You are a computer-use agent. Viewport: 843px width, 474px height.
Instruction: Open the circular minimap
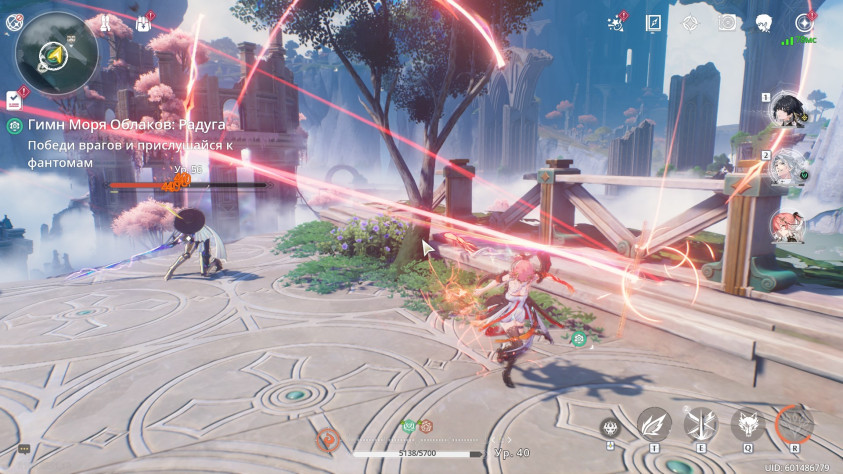(57, 51)
